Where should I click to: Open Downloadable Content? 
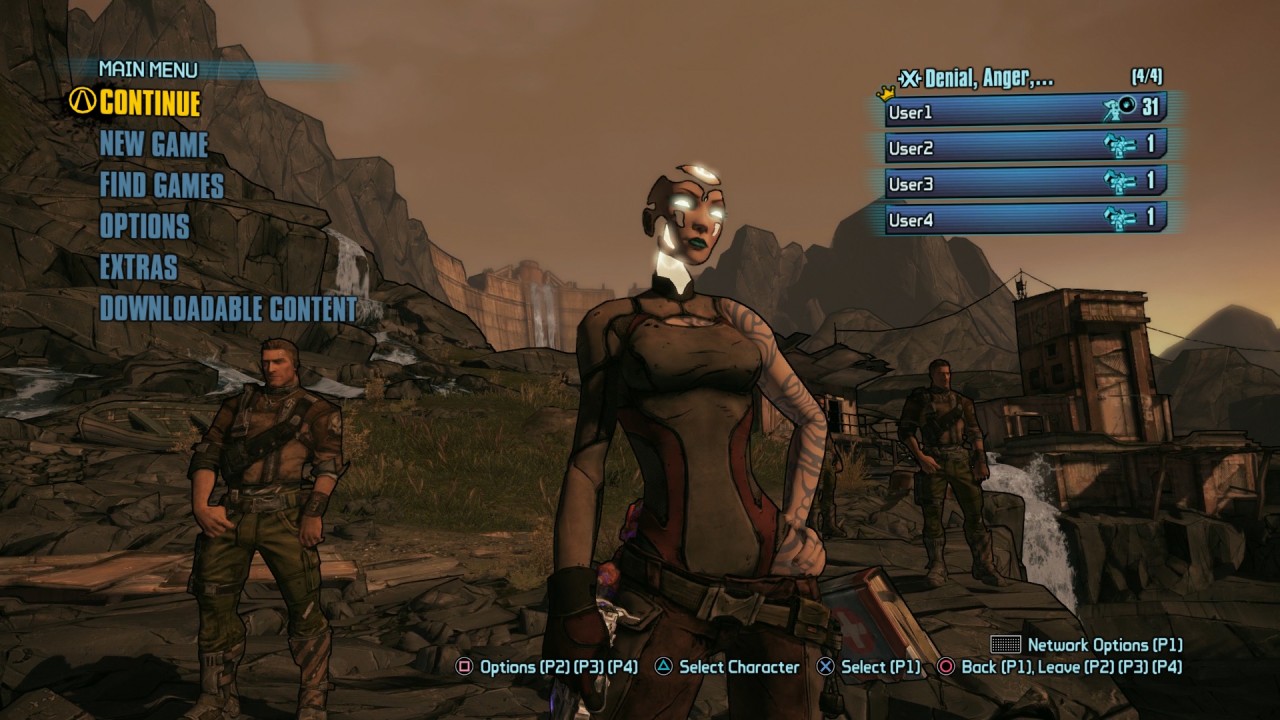click(228, 309)
